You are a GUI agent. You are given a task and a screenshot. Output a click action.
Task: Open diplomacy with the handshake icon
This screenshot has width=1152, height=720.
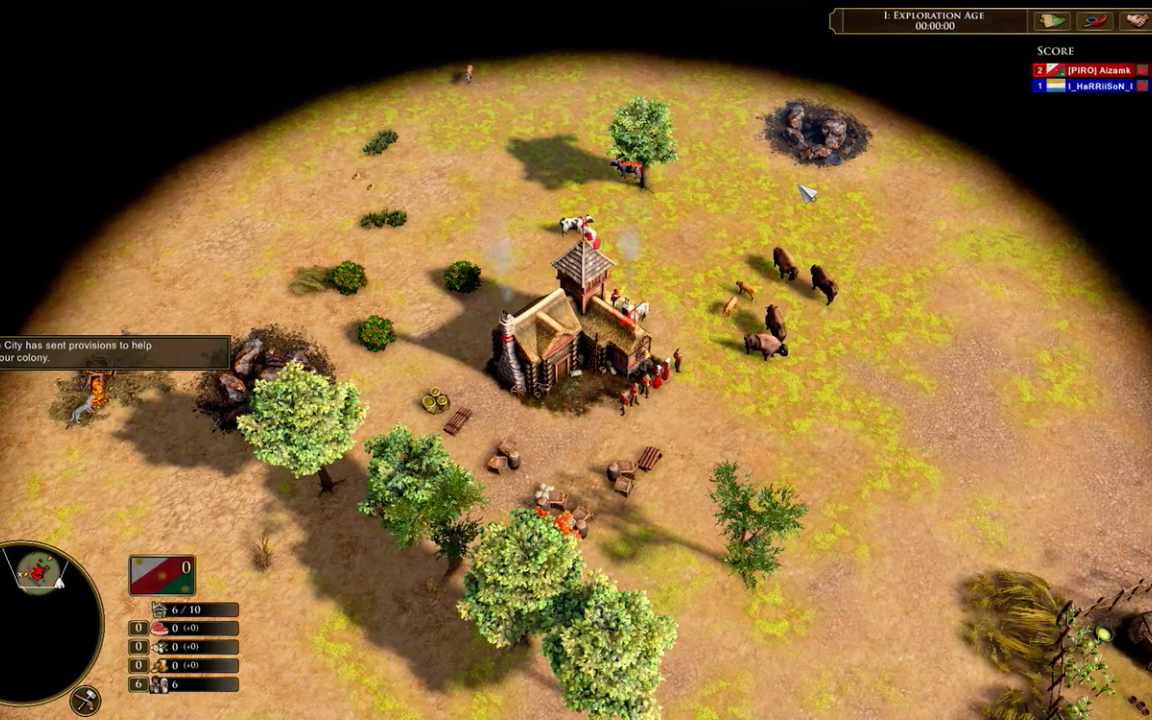pos(1137,20)
